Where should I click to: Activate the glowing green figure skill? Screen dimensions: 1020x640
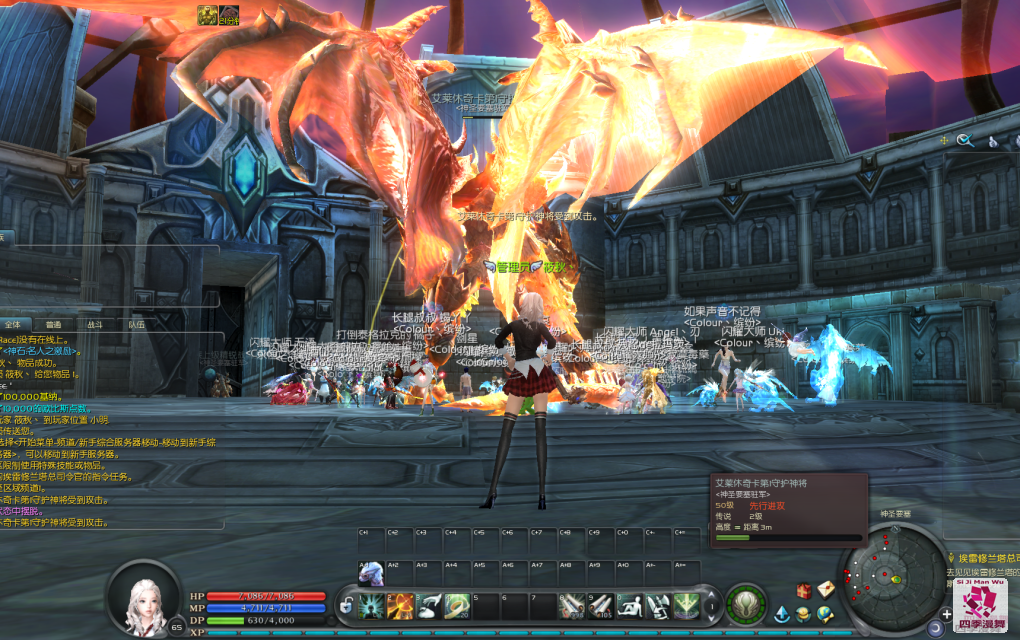tap(372, 604)
